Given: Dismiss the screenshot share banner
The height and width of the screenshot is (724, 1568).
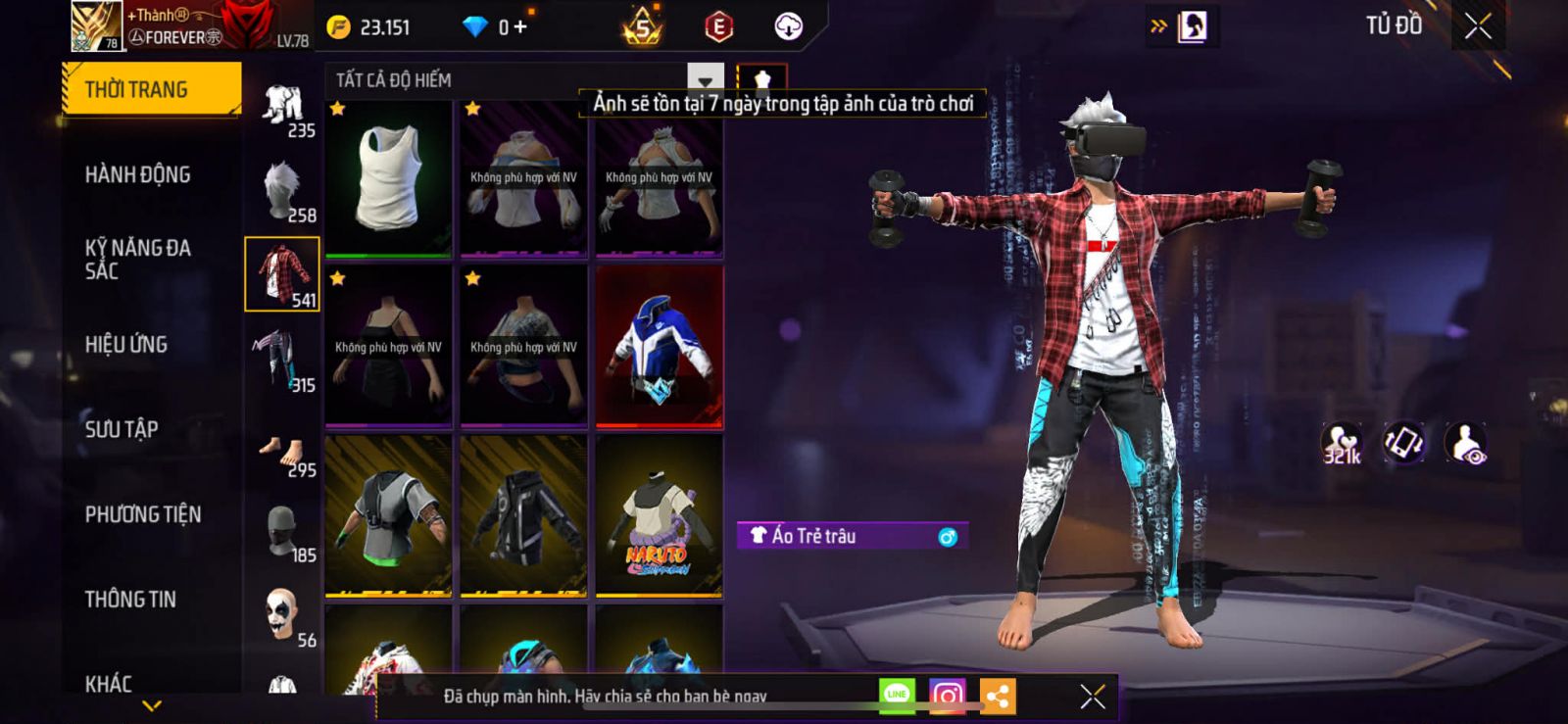Looking at the screenshot, I should tap(1093, 696).
